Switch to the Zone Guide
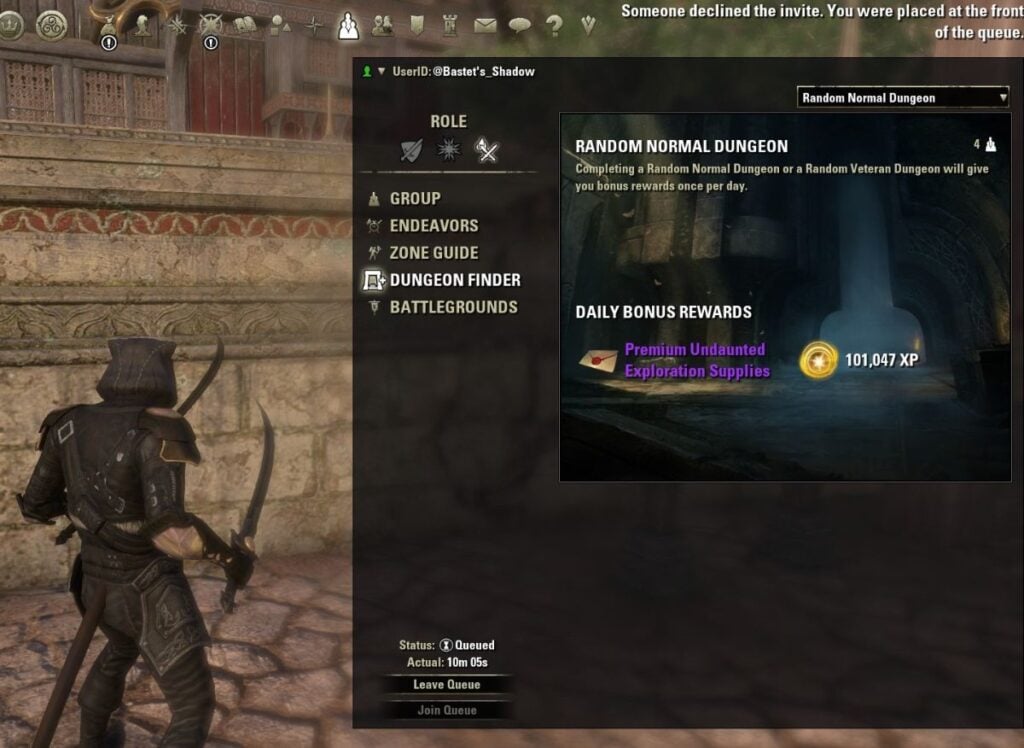Viewport: 1024px width, 748px height. coord(433,253)
